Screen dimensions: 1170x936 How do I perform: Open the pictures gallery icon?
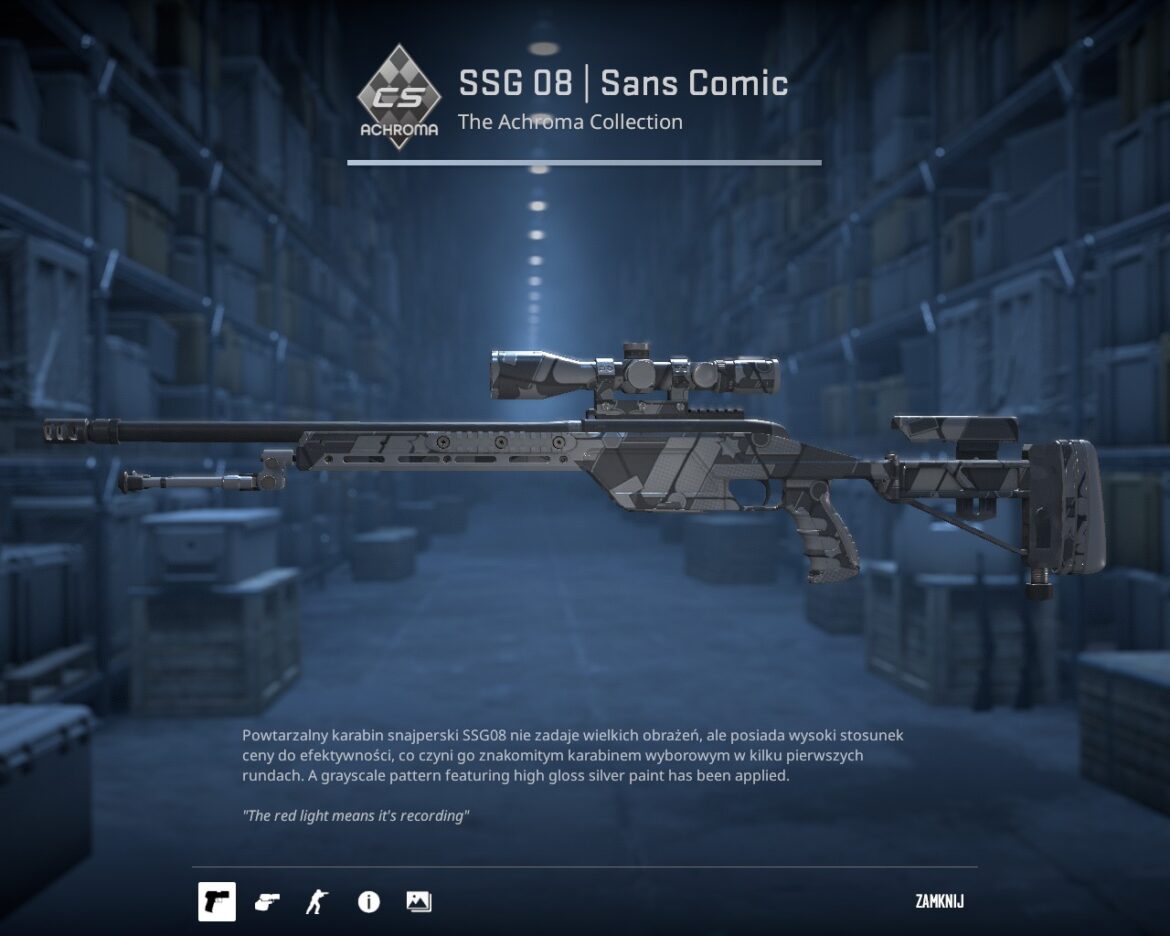pos(419,902)
